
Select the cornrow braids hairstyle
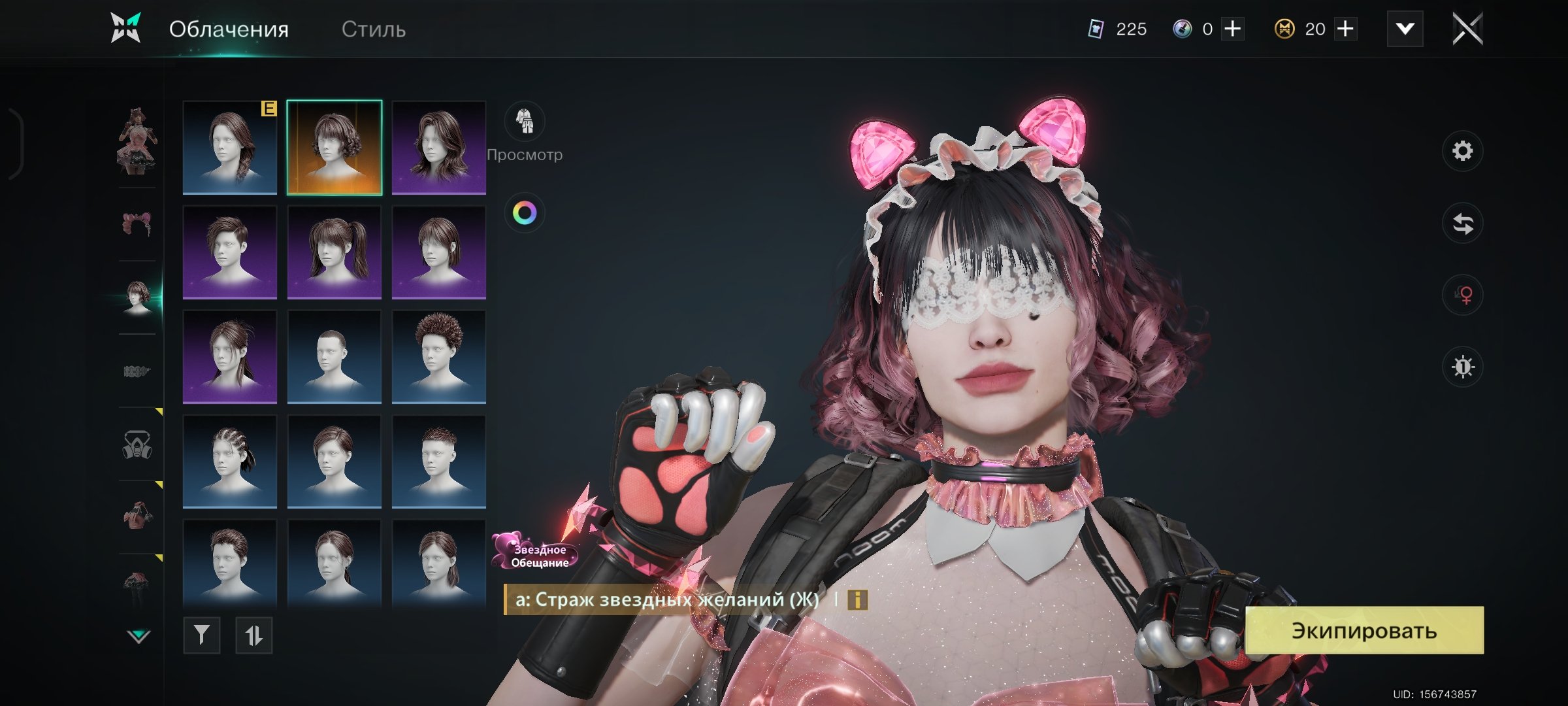(x=230, y=462)
